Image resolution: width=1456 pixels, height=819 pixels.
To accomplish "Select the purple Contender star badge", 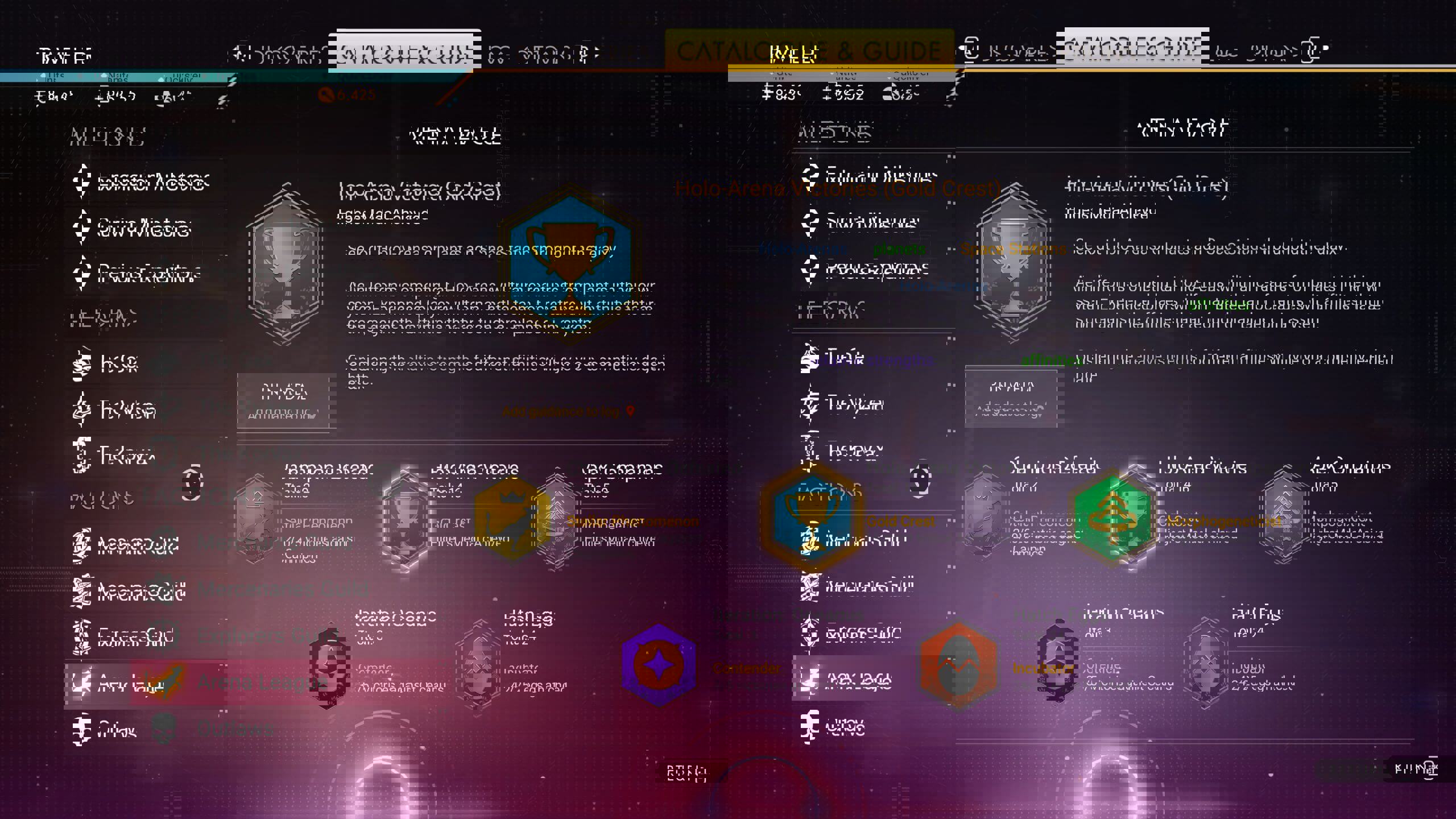I will click(x=659, y=664).
